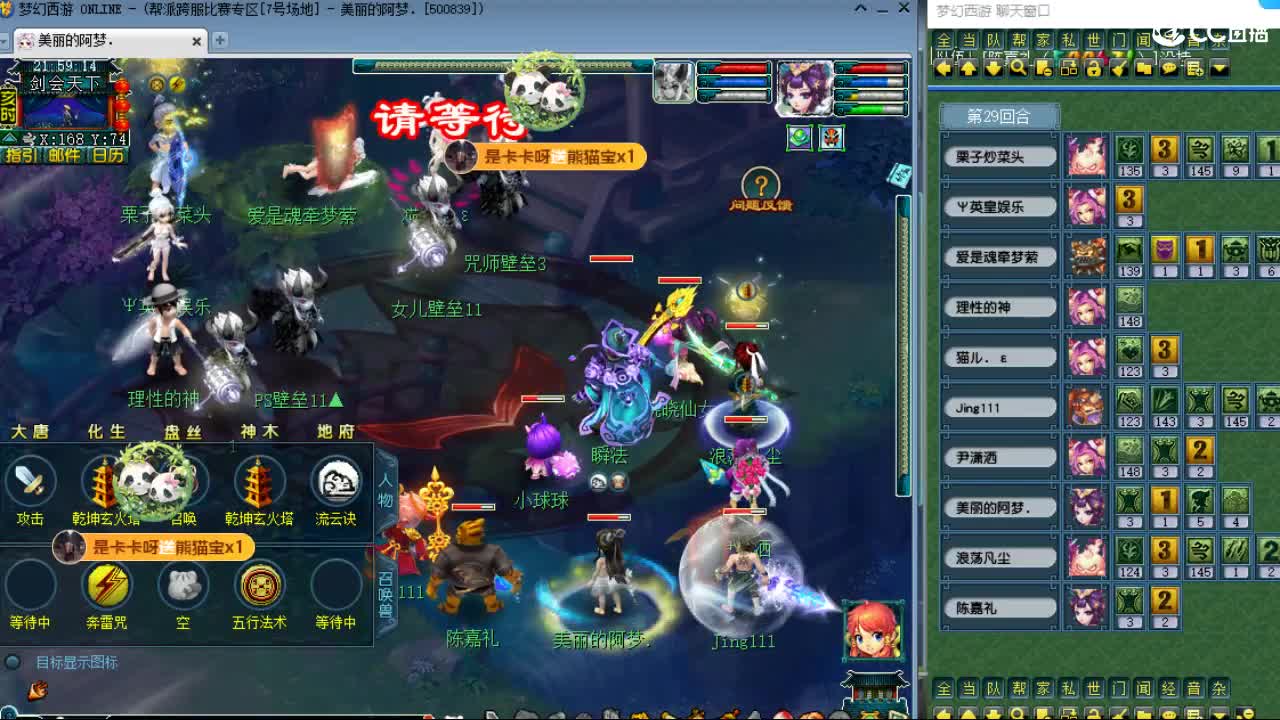Image resolution: width=1280 pixels, height=720 pixels.
Task: Open chat search with the magnifier icon
Action: pyautogui.click(x=1017, y=68)
